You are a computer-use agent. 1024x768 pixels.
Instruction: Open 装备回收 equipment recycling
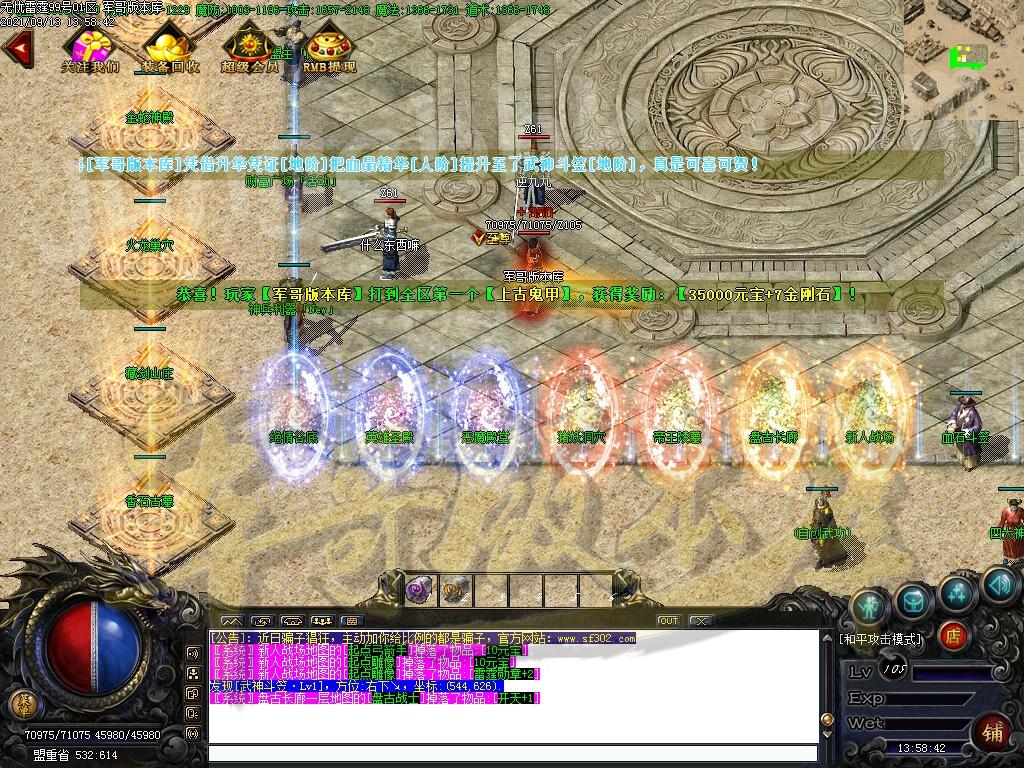point(168,46)
